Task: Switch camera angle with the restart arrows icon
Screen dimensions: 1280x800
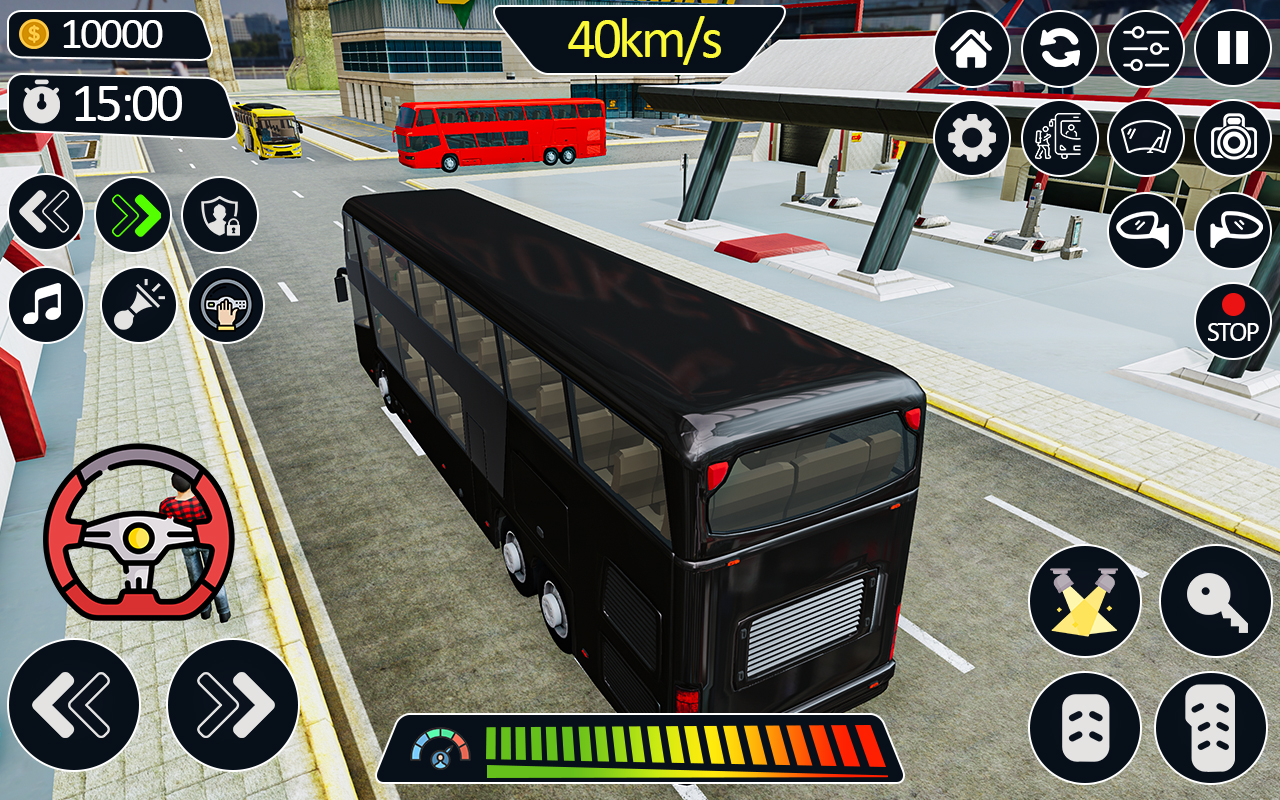Action: point(1060,48)
